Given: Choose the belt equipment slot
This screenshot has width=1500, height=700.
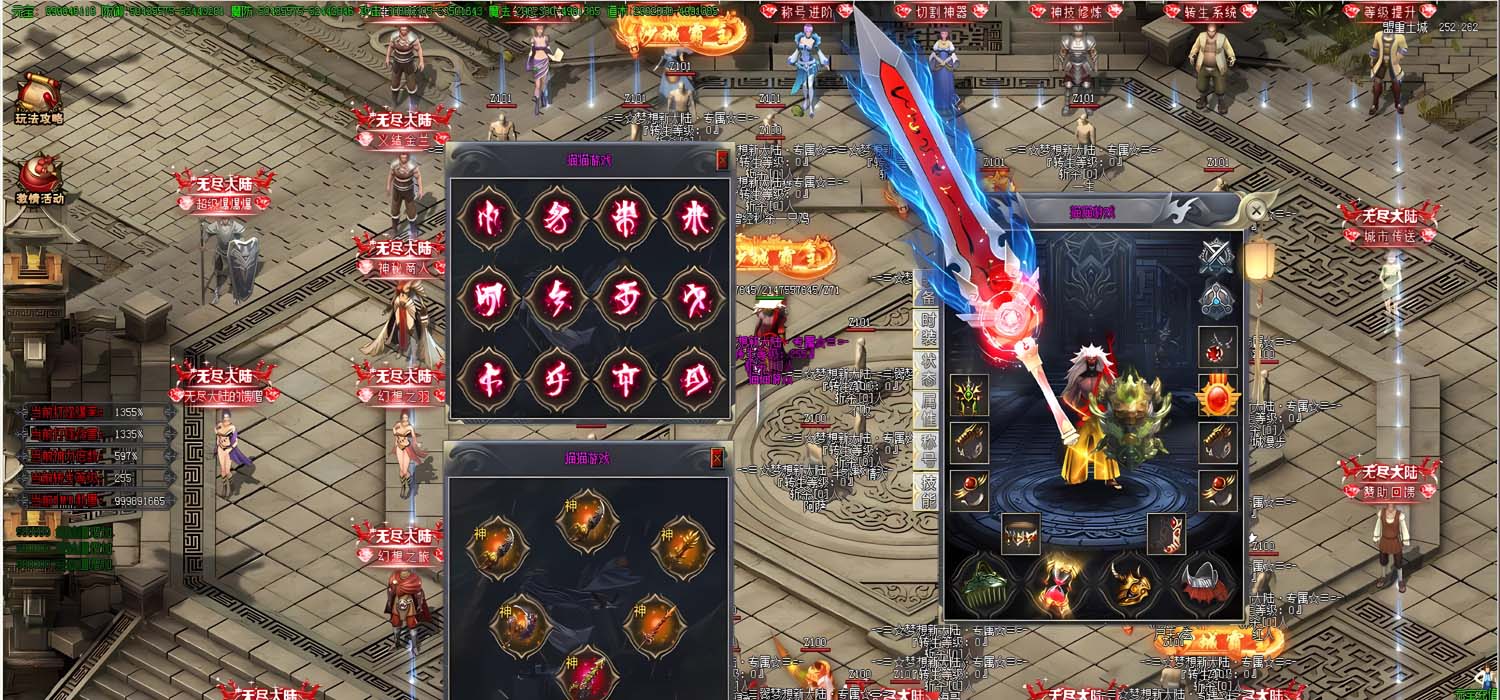Looking at the screenshot, I should click(1020, 534).
